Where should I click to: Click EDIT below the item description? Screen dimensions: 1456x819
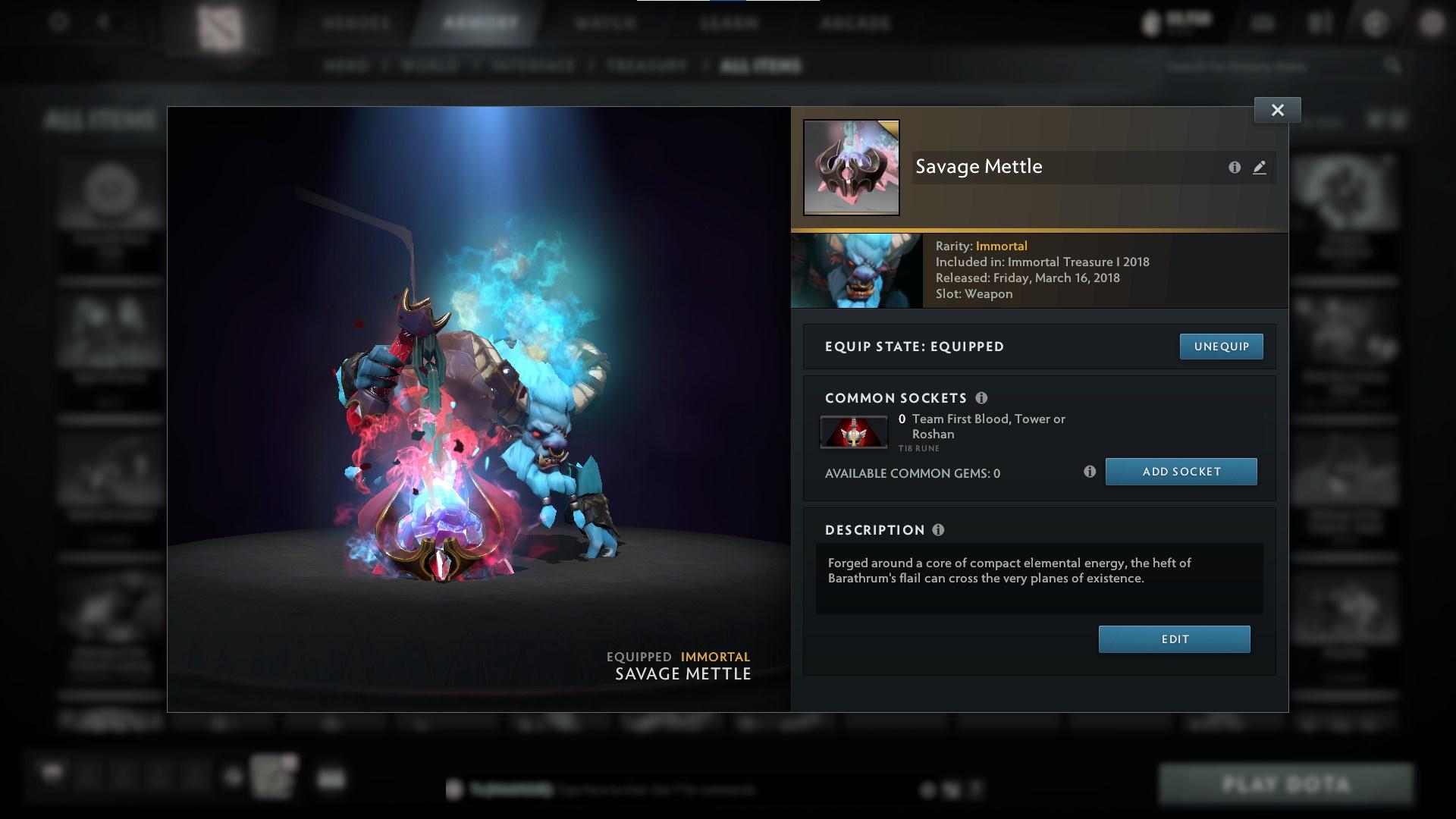[x=1174, y=639]
